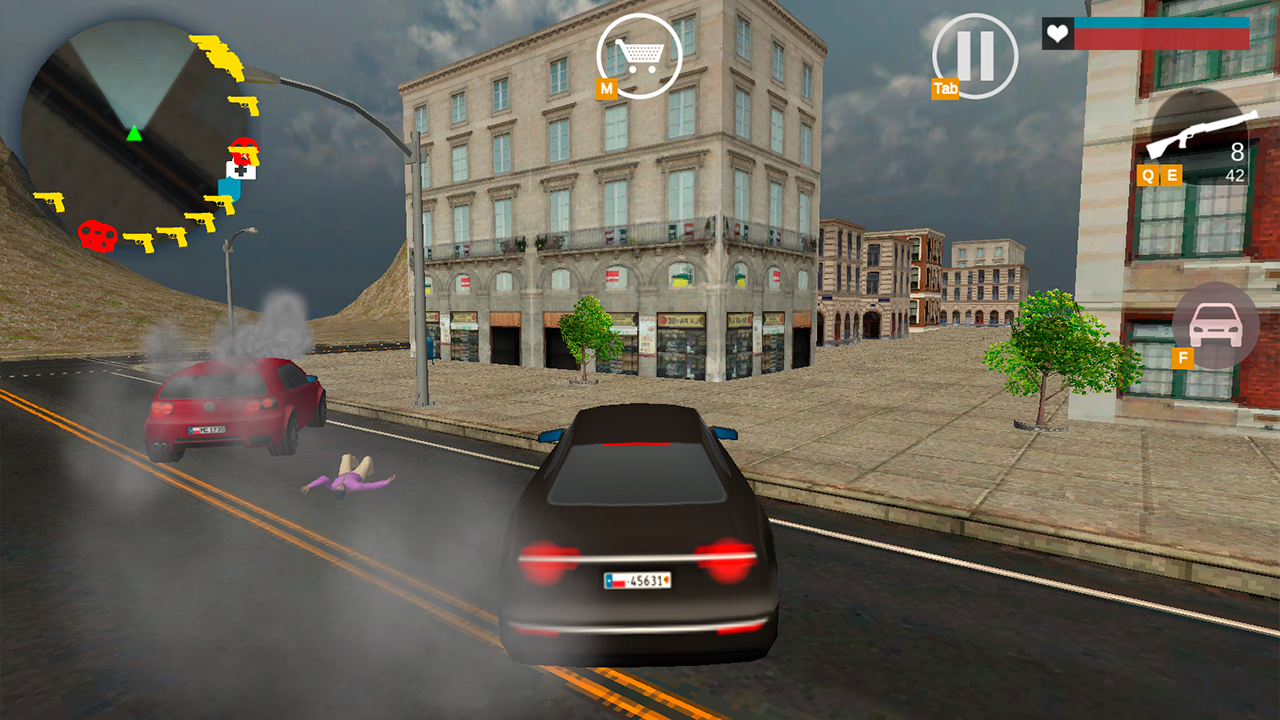1280x720 pixels.
Task: Open the shop via the cart icon
Action: [x=640, y=55]
